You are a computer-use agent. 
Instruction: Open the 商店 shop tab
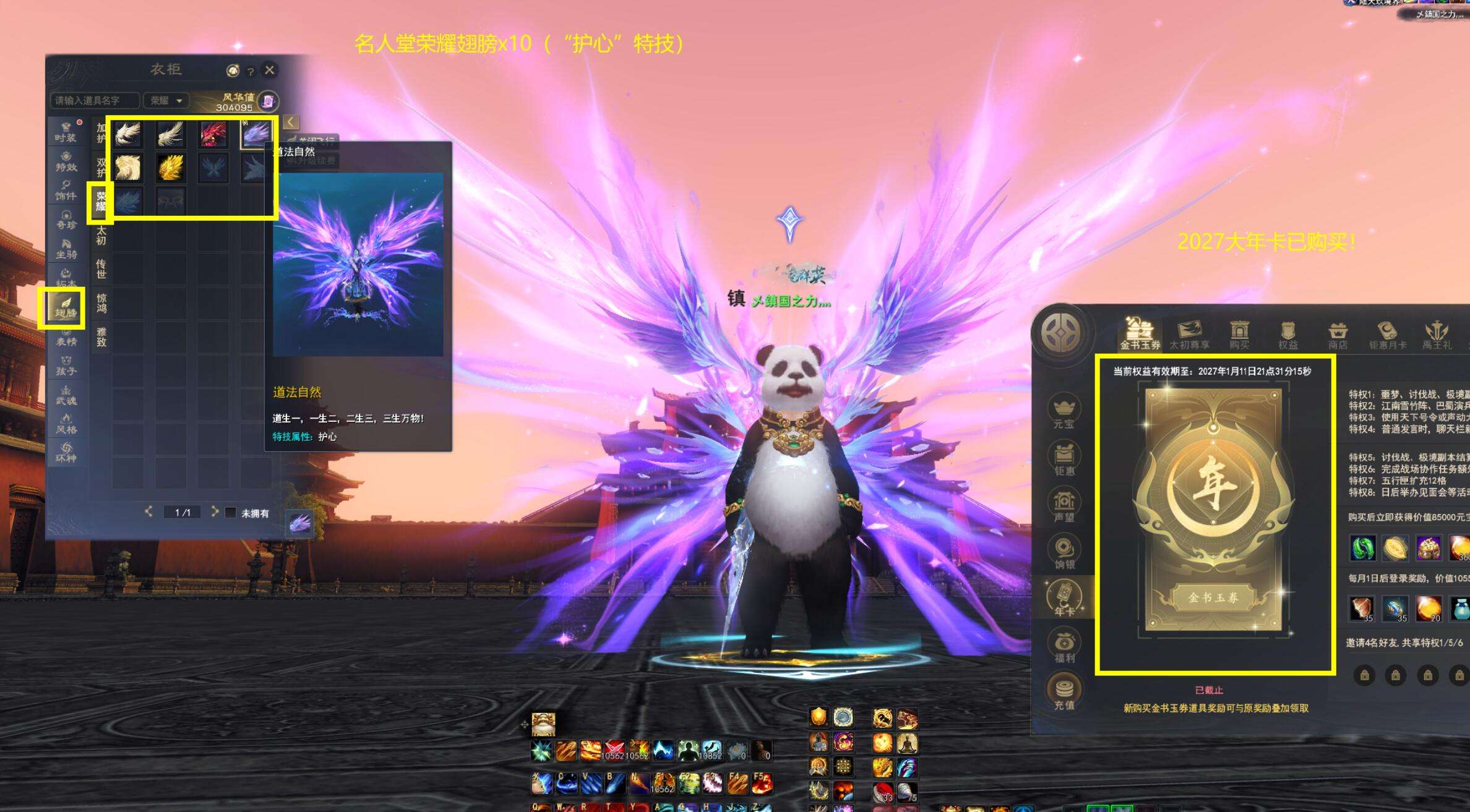point(1338,335)
